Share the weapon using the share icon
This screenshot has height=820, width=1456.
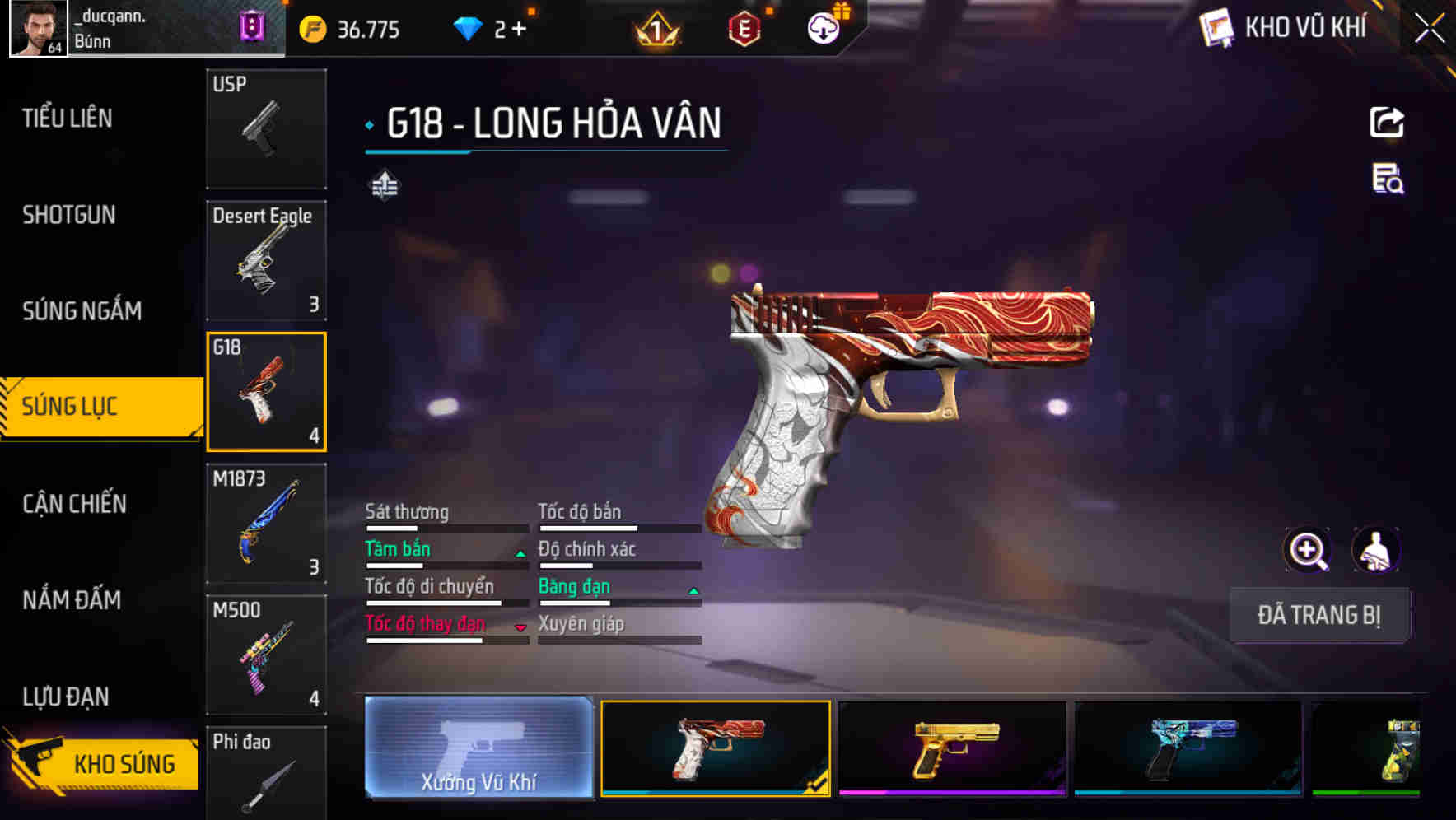1387,123
